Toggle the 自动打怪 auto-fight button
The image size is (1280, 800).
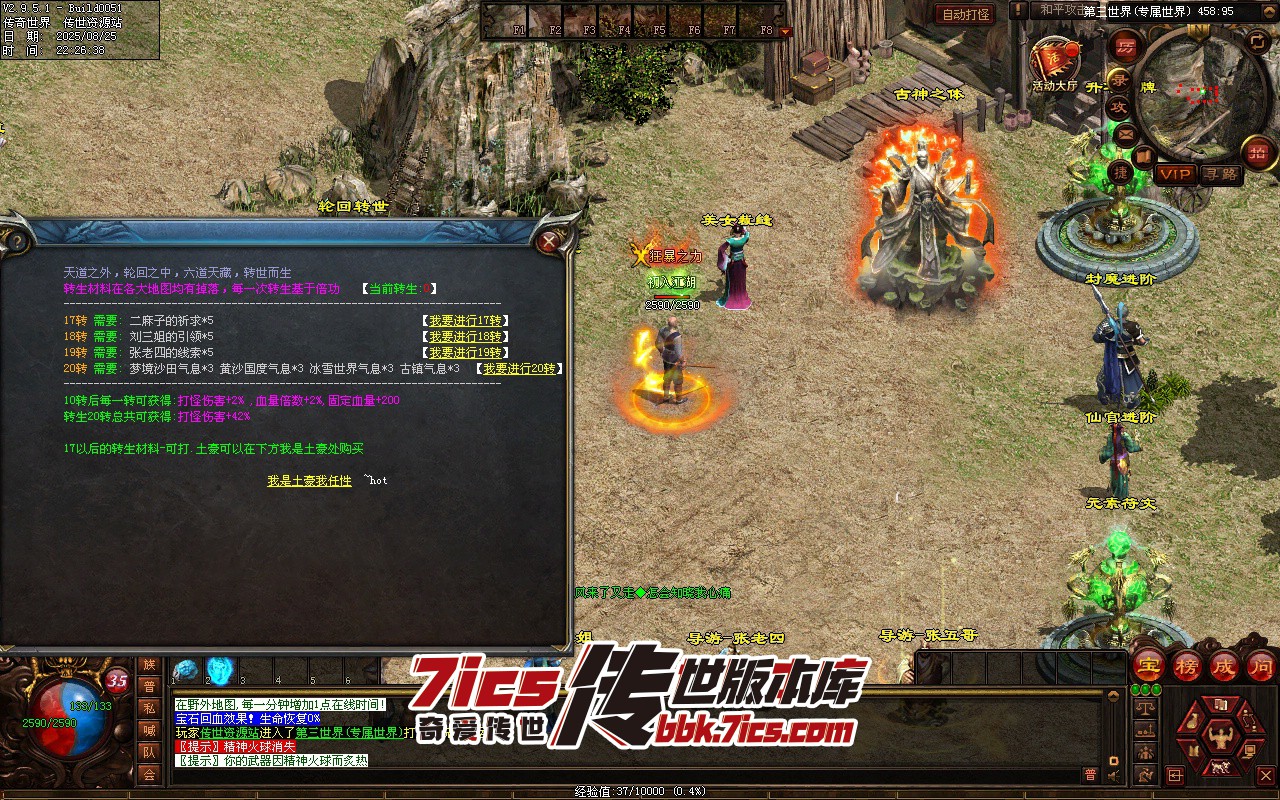click(965, 15)
